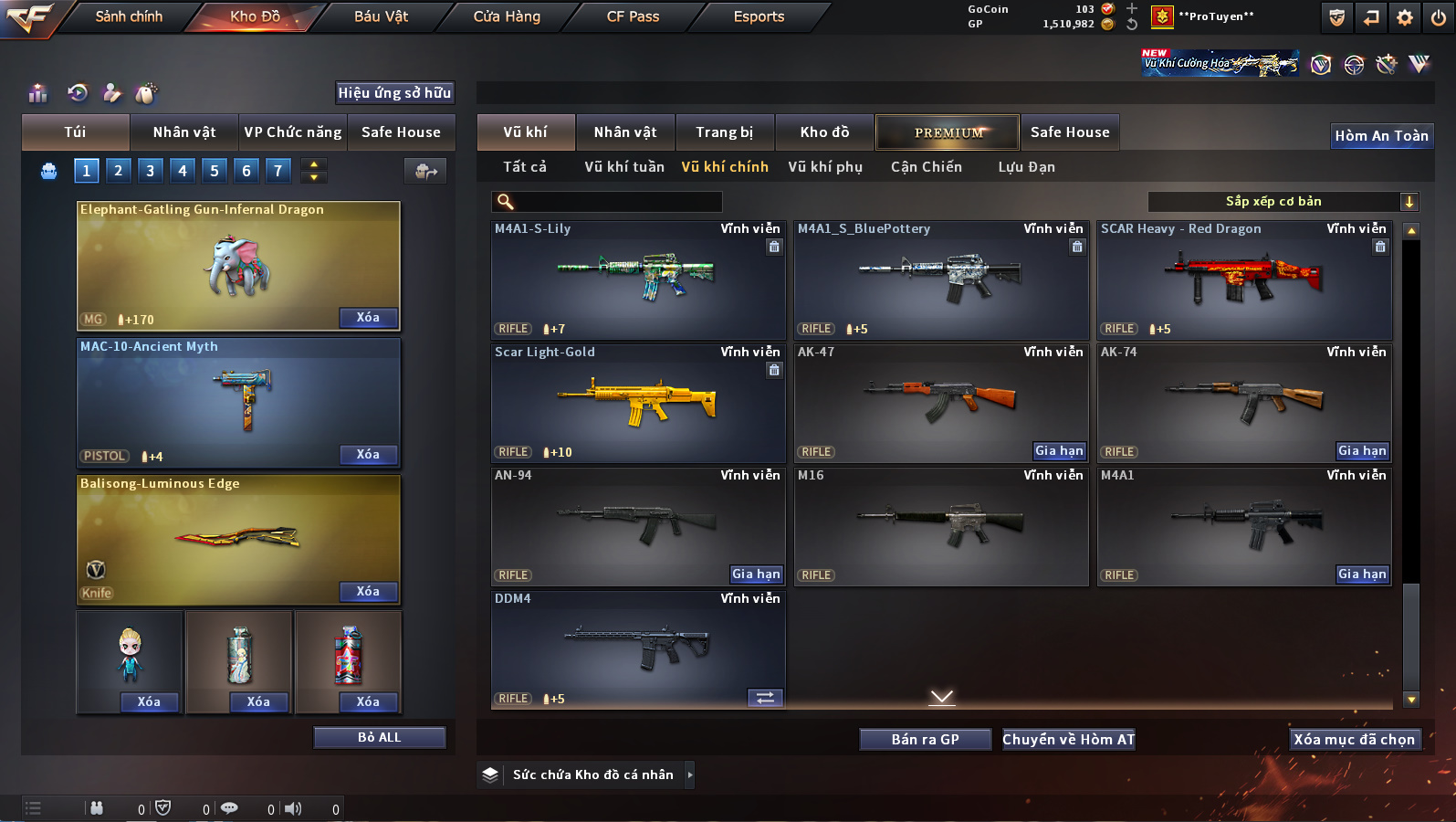This screenshot has width=1456, height=822.
Task: Open the Sảnh chính lobby tab
Action: pos(129,16)
